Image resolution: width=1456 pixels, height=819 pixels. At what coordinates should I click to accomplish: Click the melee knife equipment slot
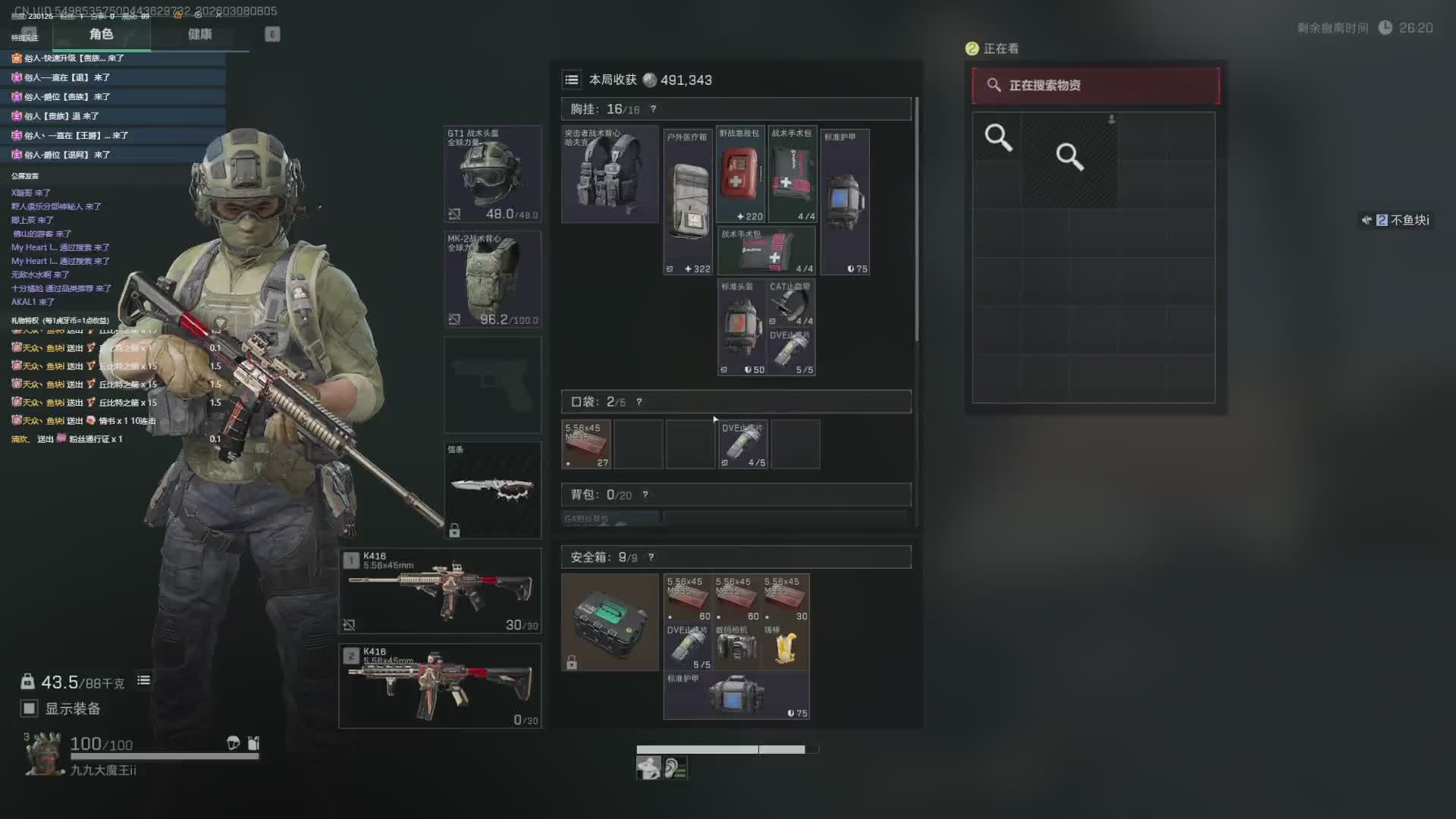point(492,489)
